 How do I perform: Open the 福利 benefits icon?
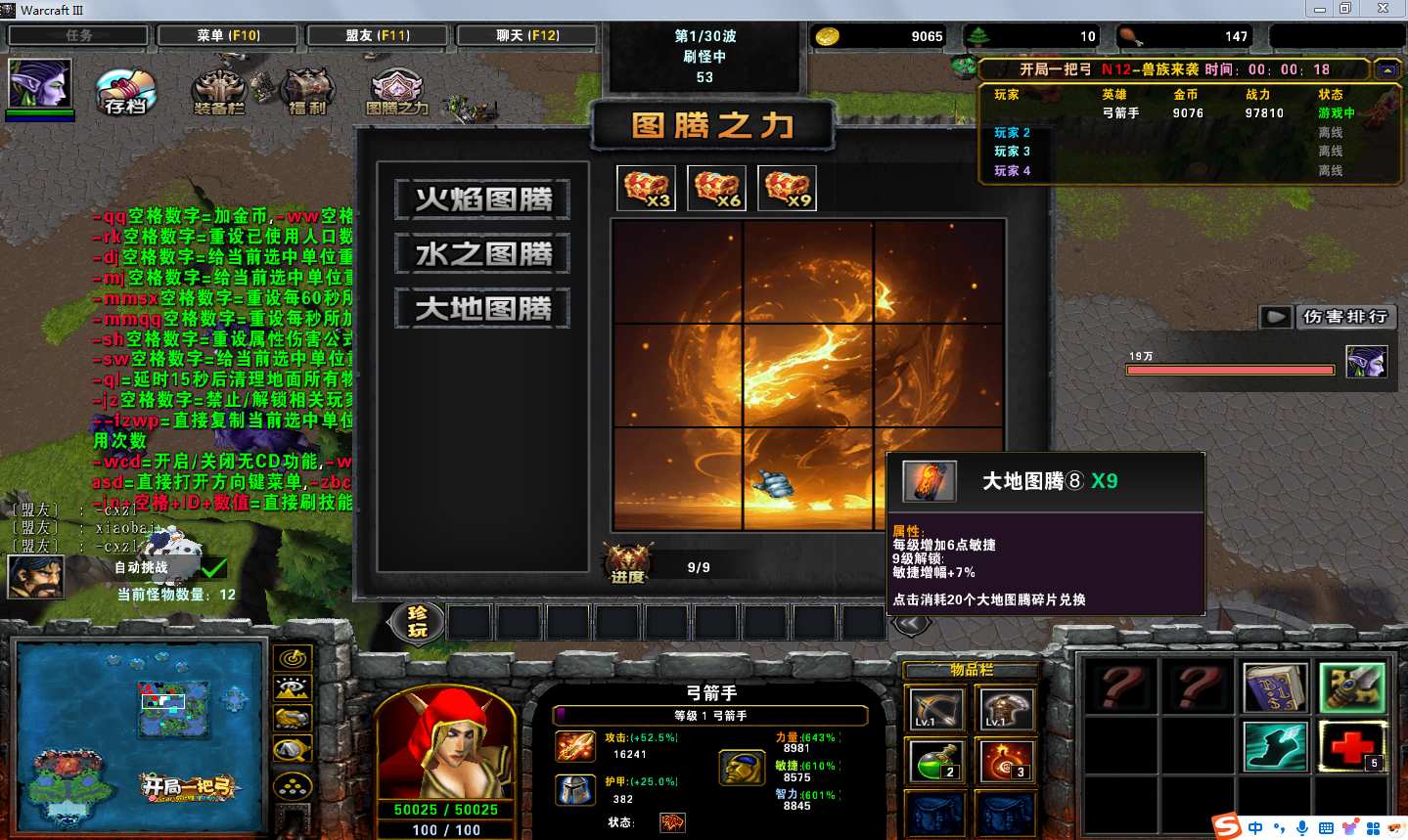pyautogui.click(x=307, y=93)
